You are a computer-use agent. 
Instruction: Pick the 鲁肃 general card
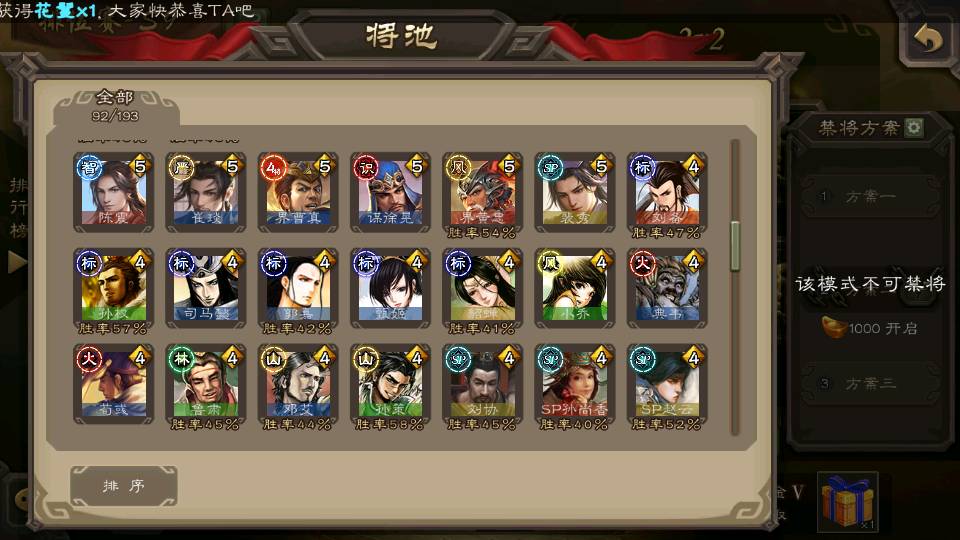tap(205, 383)
